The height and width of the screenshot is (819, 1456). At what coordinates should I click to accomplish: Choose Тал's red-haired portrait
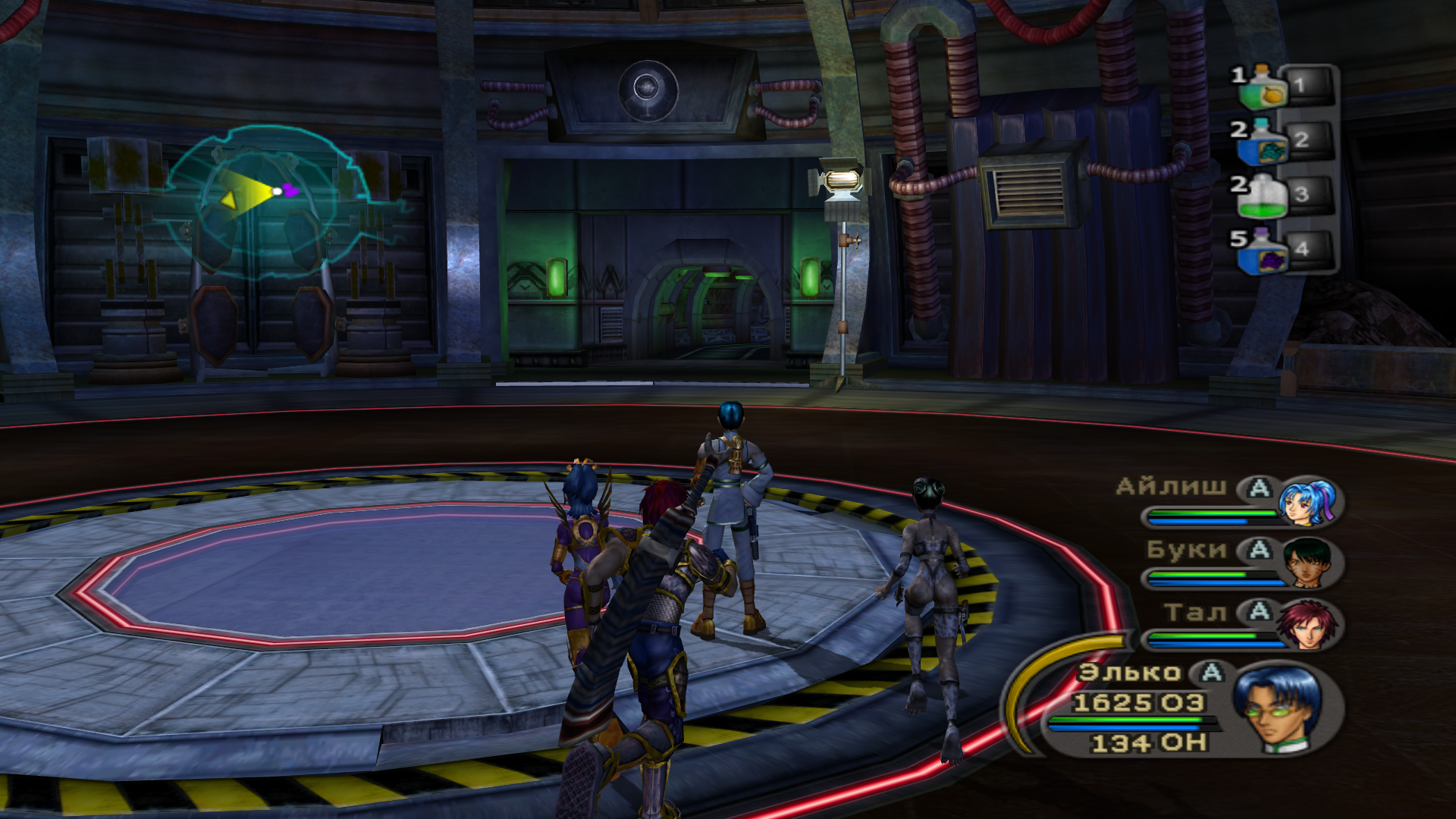1306,624
